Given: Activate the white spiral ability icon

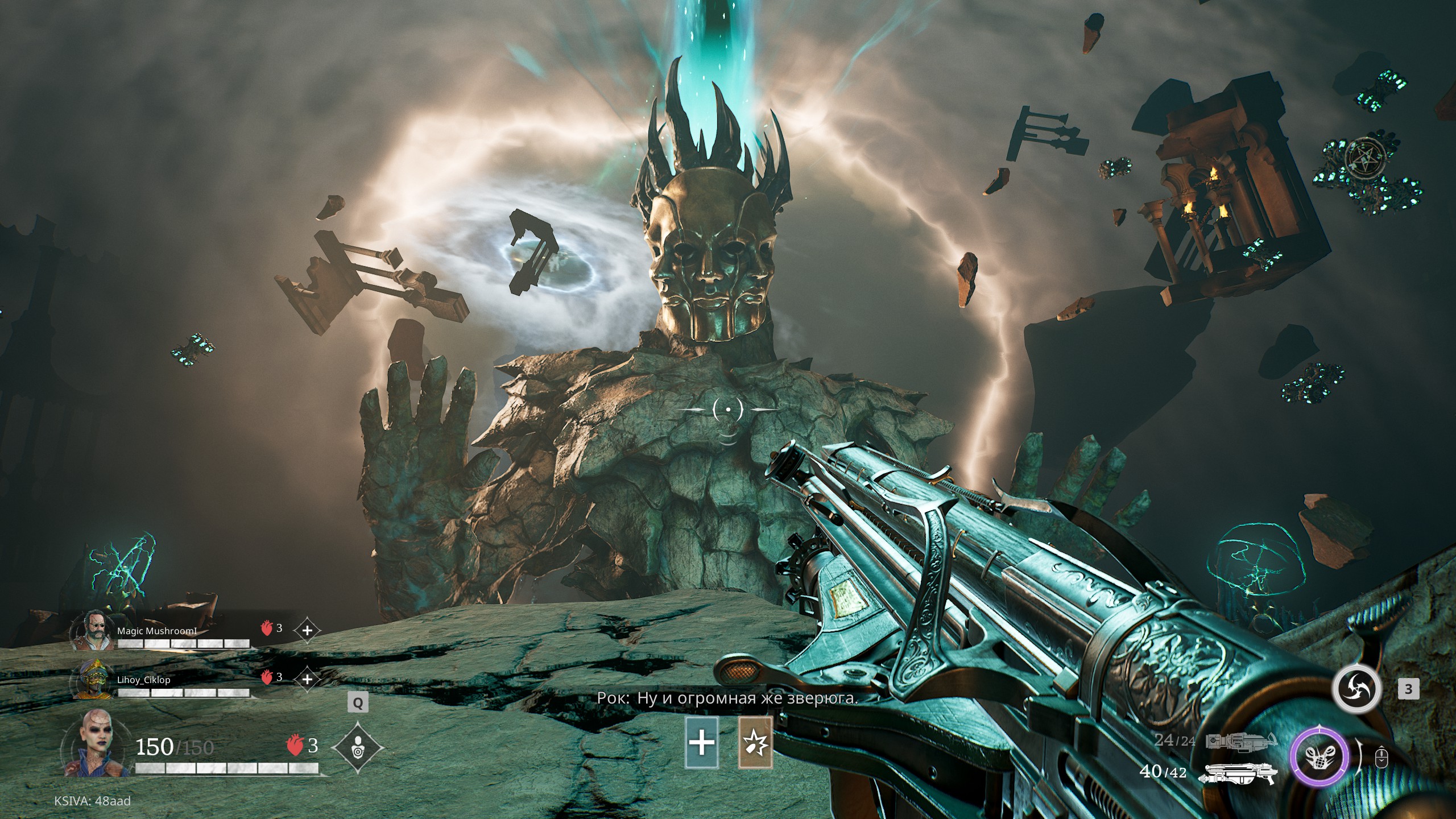Looking at the screenshot, I should coord(1356,689).
